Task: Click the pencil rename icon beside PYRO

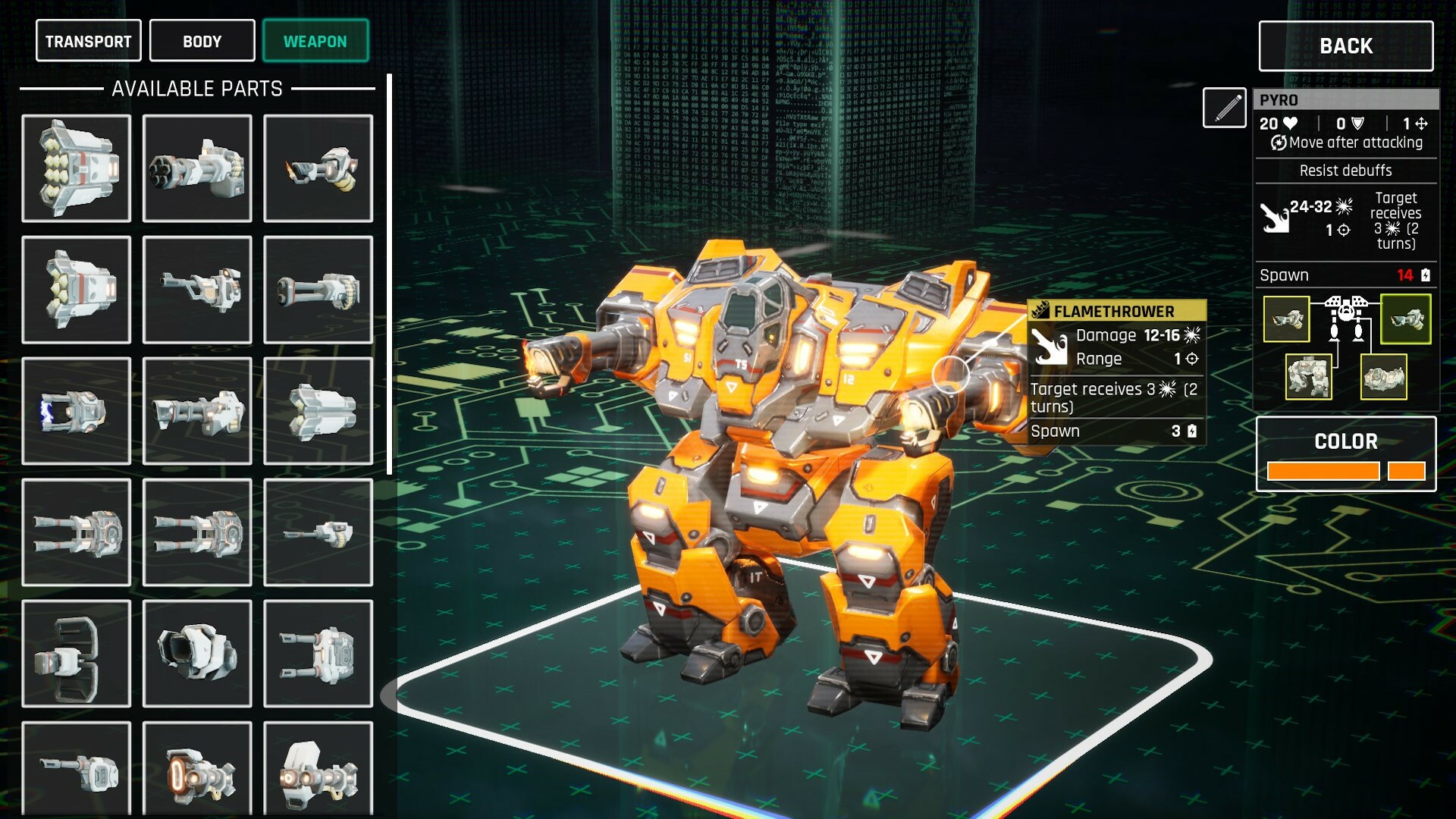Action: [1223, 107]
